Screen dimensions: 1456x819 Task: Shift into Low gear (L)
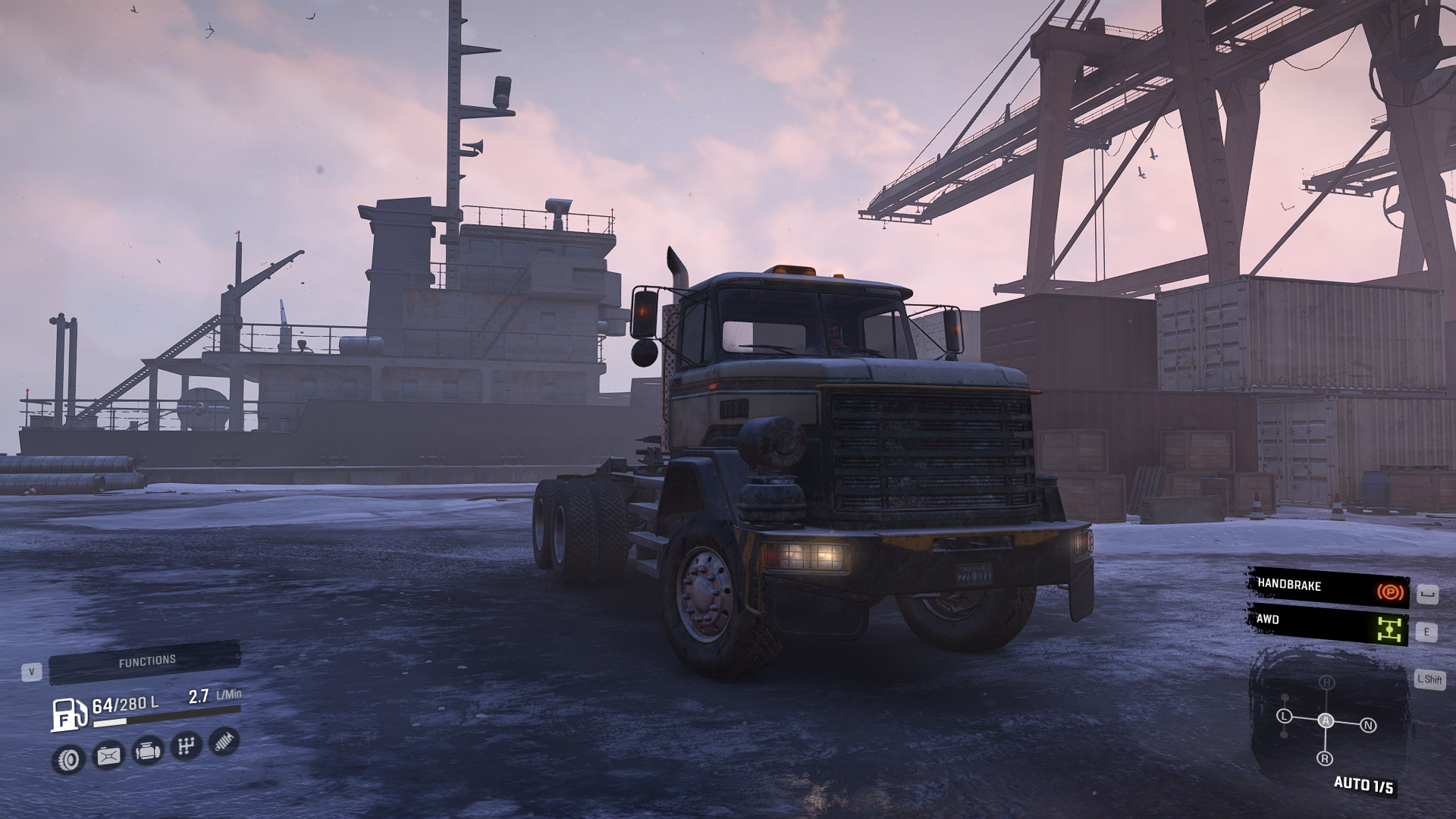pos(1284,716)
